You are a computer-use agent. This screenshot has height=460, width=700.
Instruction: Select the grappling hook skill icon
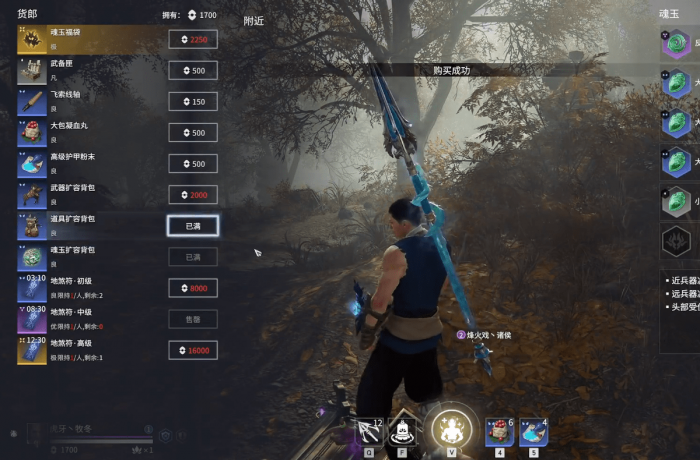[x=370, y=432]
